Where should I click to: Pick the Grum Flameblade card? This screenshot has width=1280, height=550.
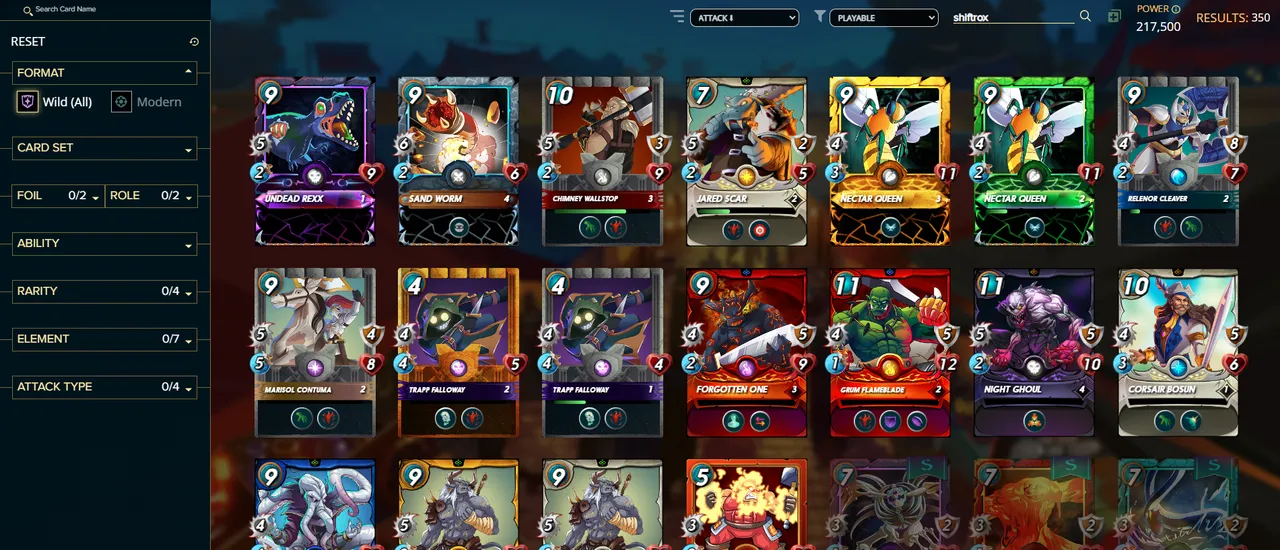[x=890, y=351]
